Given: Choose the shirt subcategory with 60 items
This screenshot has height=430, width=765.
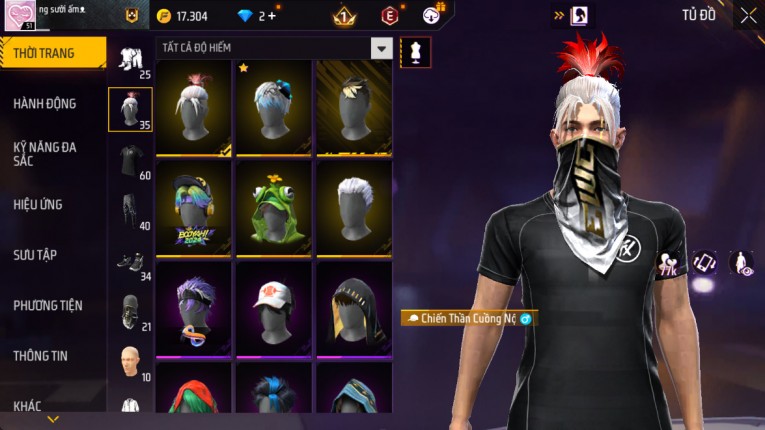Looking at the screenshot, I should pyautogui.click(x=129, y=160).
